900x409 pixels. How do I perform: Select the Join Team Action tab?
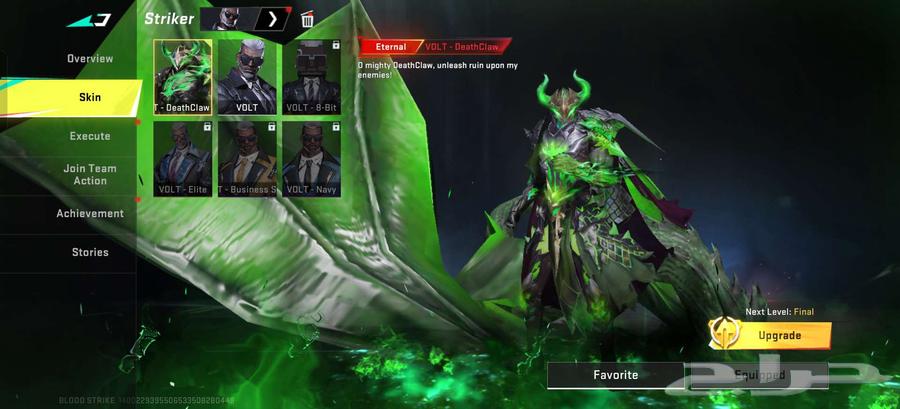pyautogui.click(x=90, y=174)
